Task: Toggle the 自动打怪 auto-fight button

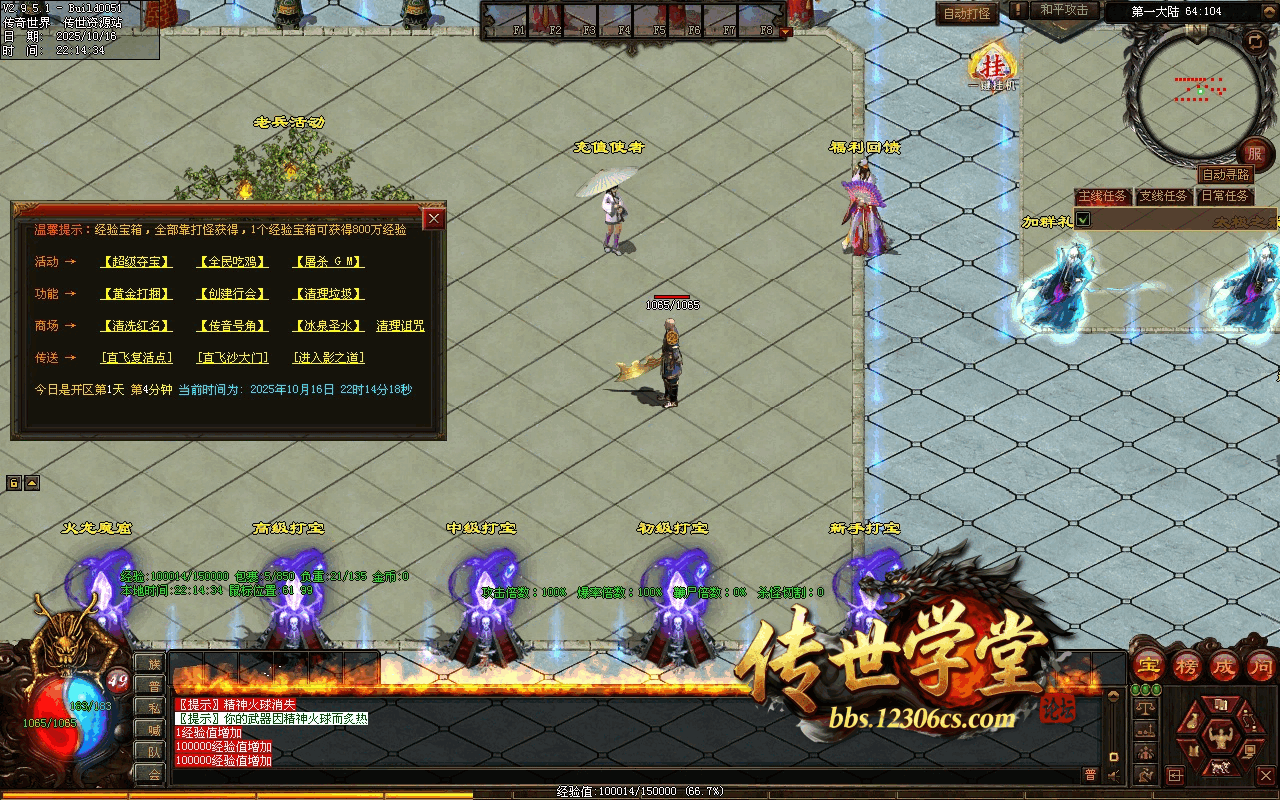Action: click(x=967, y=14)
